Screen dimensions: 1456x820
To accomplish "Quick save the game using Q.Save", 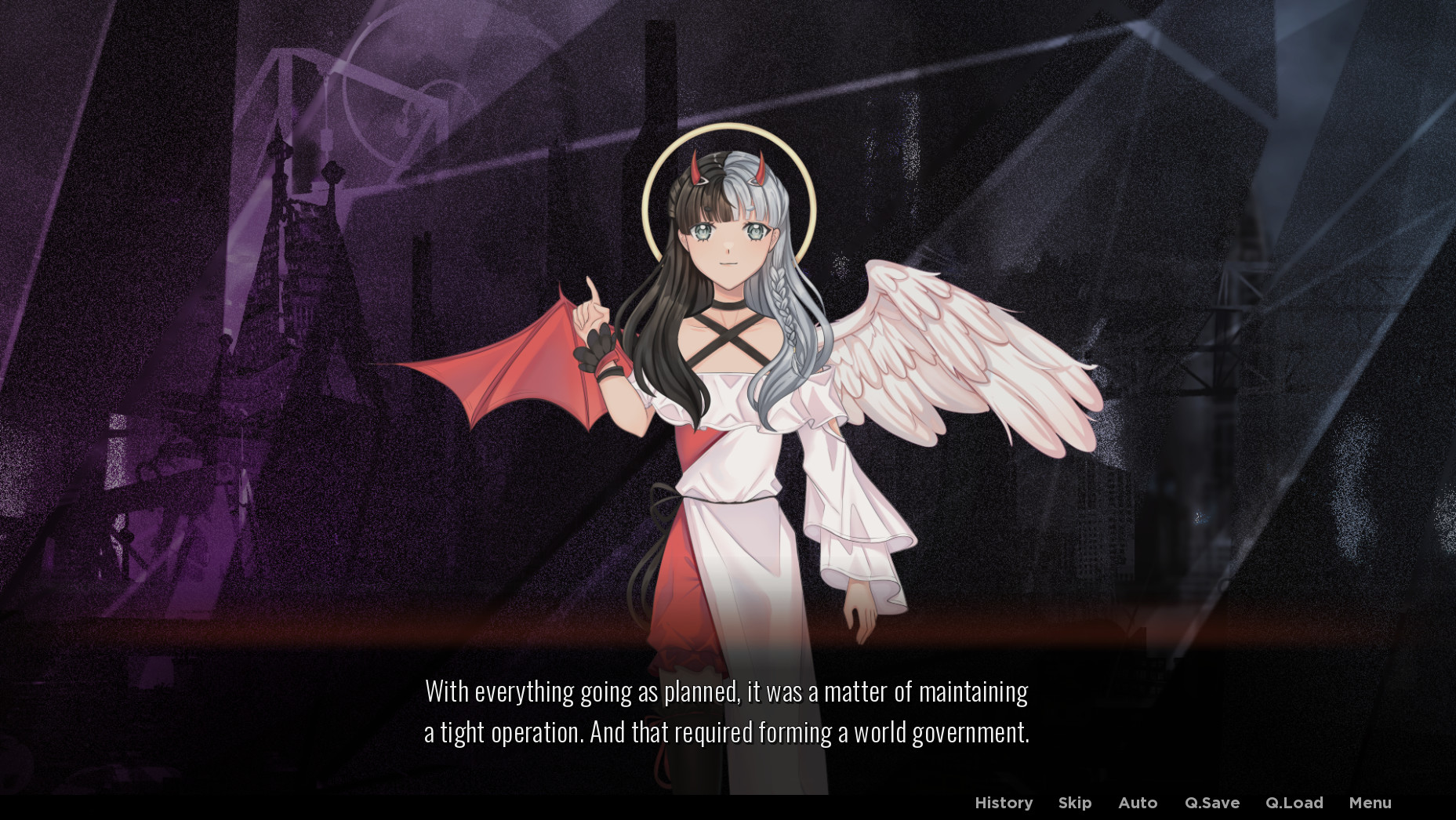I will pyautogui.click(x=1212, y=802).
